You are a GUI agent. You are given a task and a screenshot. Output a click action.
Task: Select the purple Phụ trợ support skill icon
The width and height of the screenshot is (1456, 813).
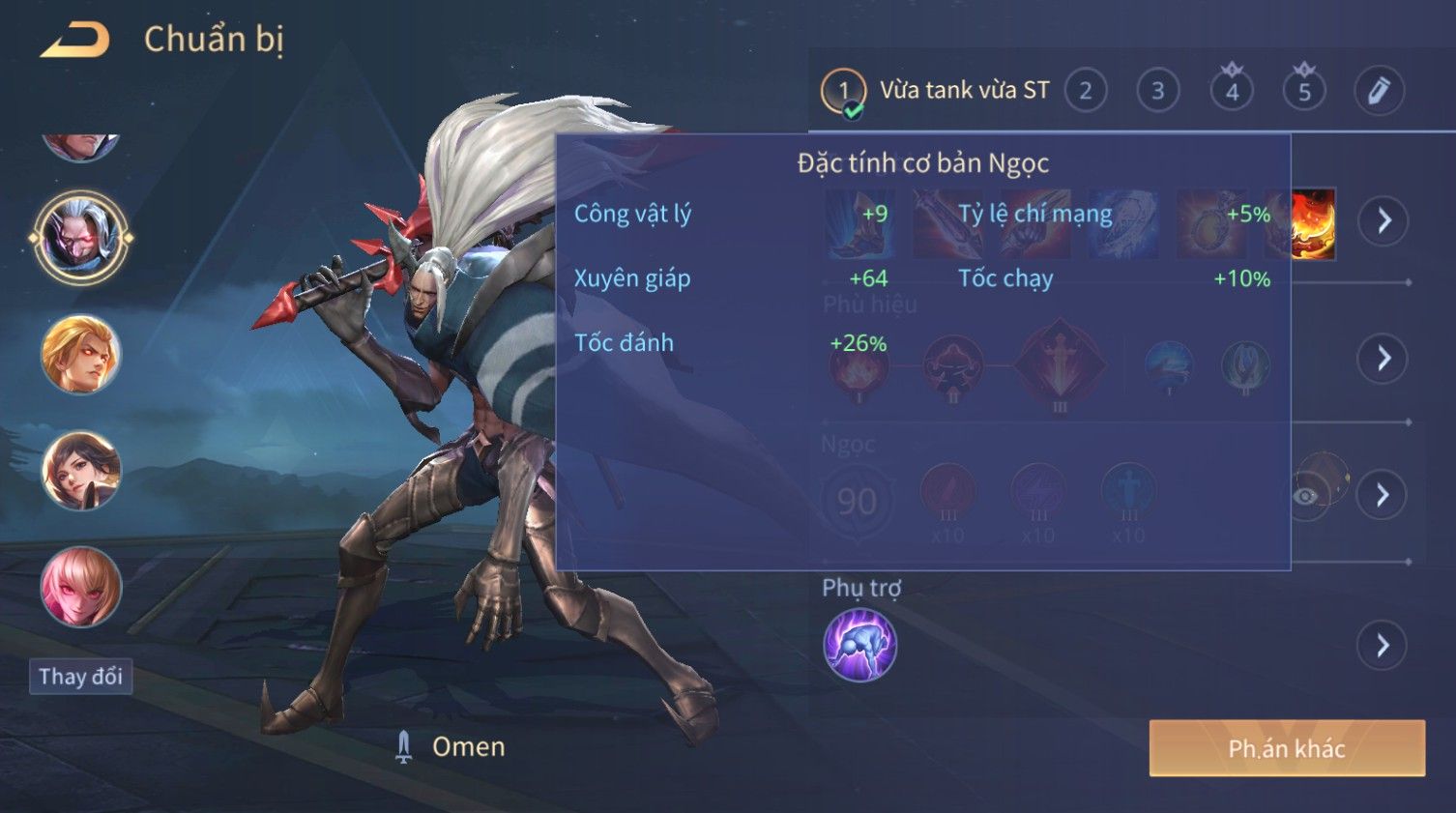coord(859,645)
